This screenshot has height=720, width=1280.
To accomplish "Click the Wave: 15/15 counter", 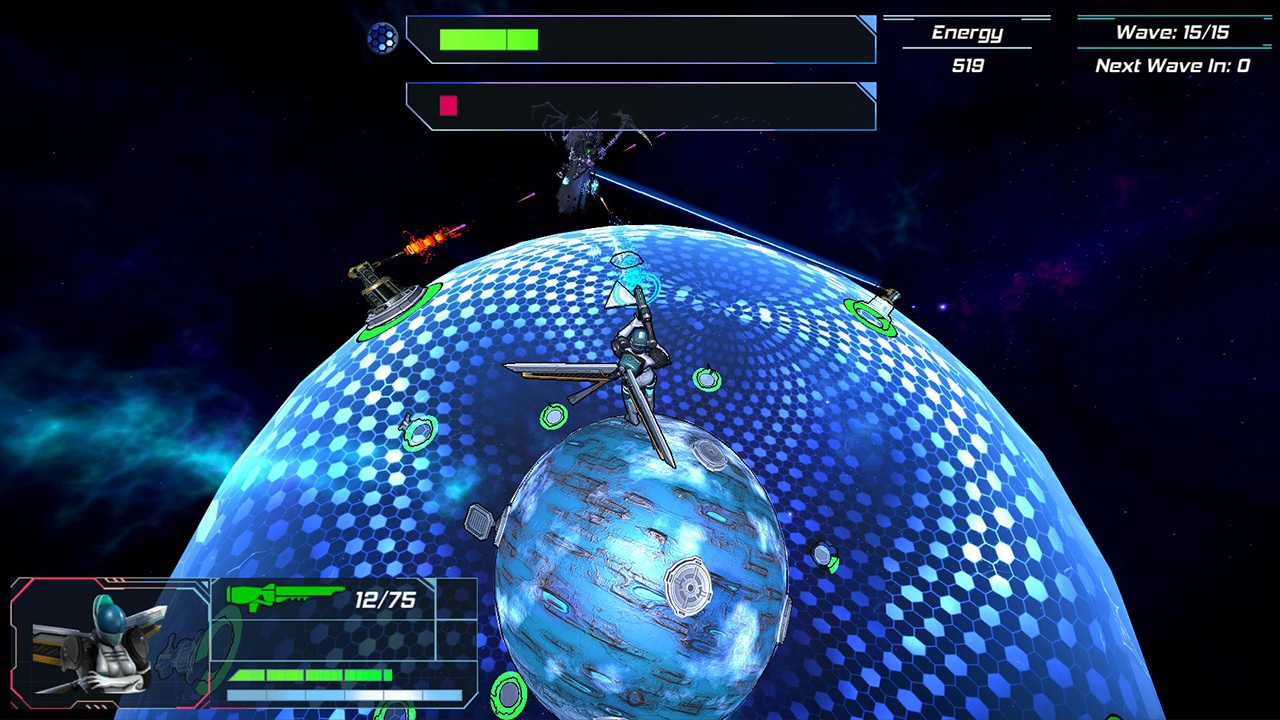I will click(x=1175, y=30).
